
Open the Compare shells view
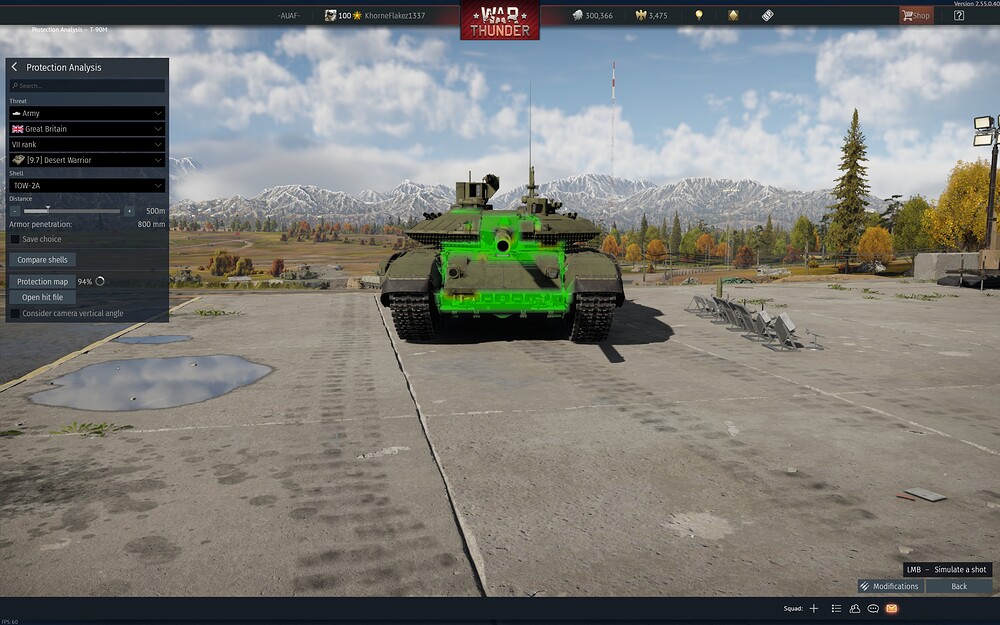pos(42,260)
